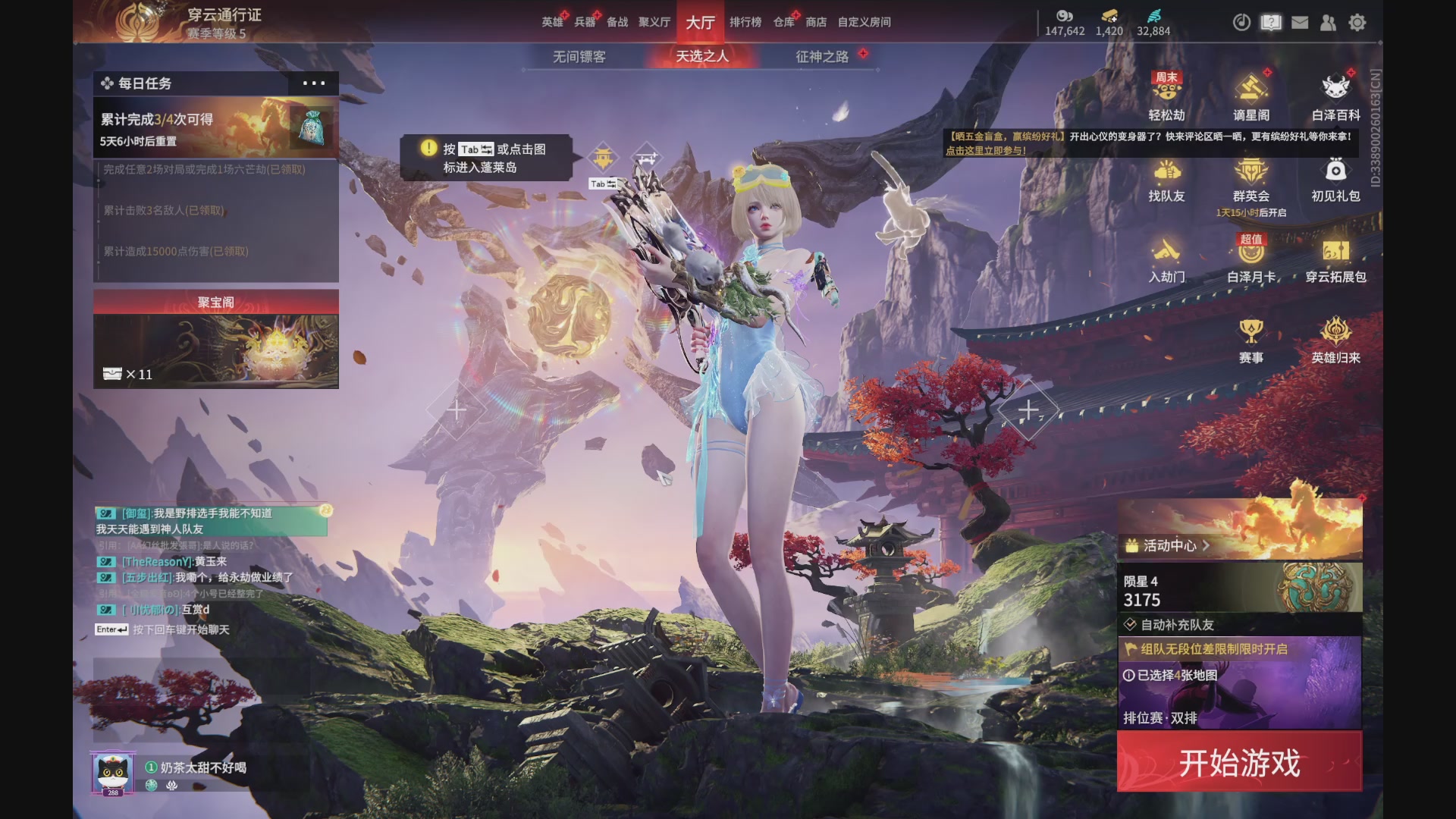Open the mail icon in the top bar
The image size is (1456, 819).
(1300, 24)
